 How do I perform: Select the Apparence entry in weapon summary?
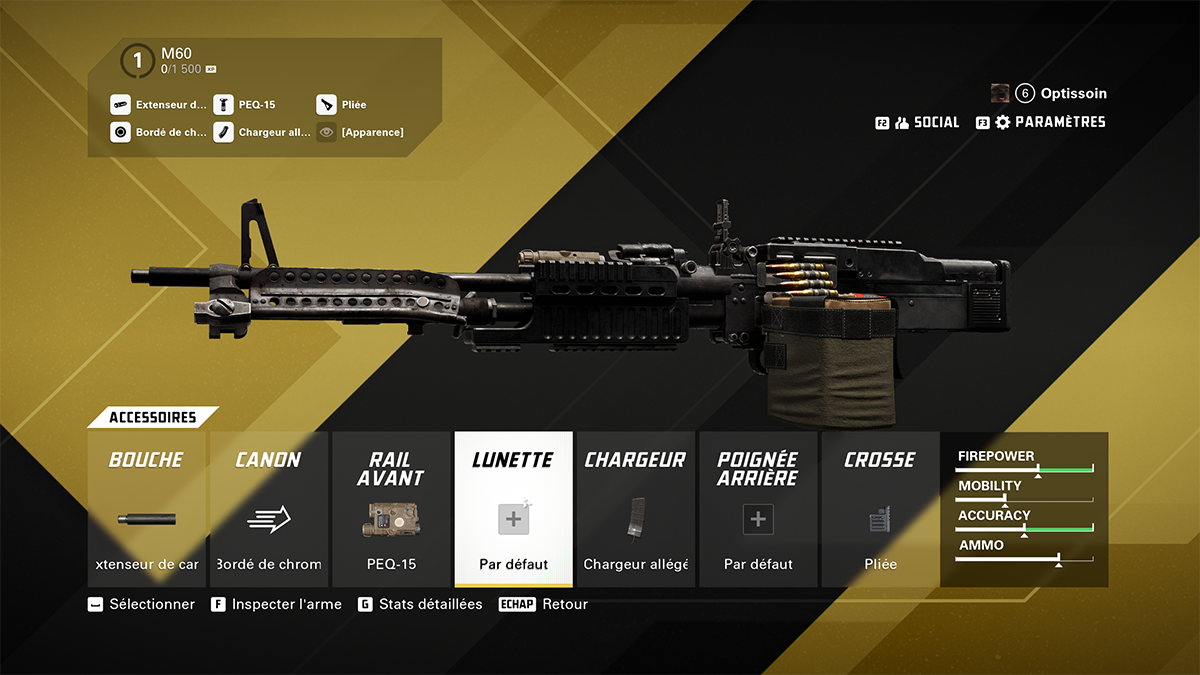pos(361,132)
